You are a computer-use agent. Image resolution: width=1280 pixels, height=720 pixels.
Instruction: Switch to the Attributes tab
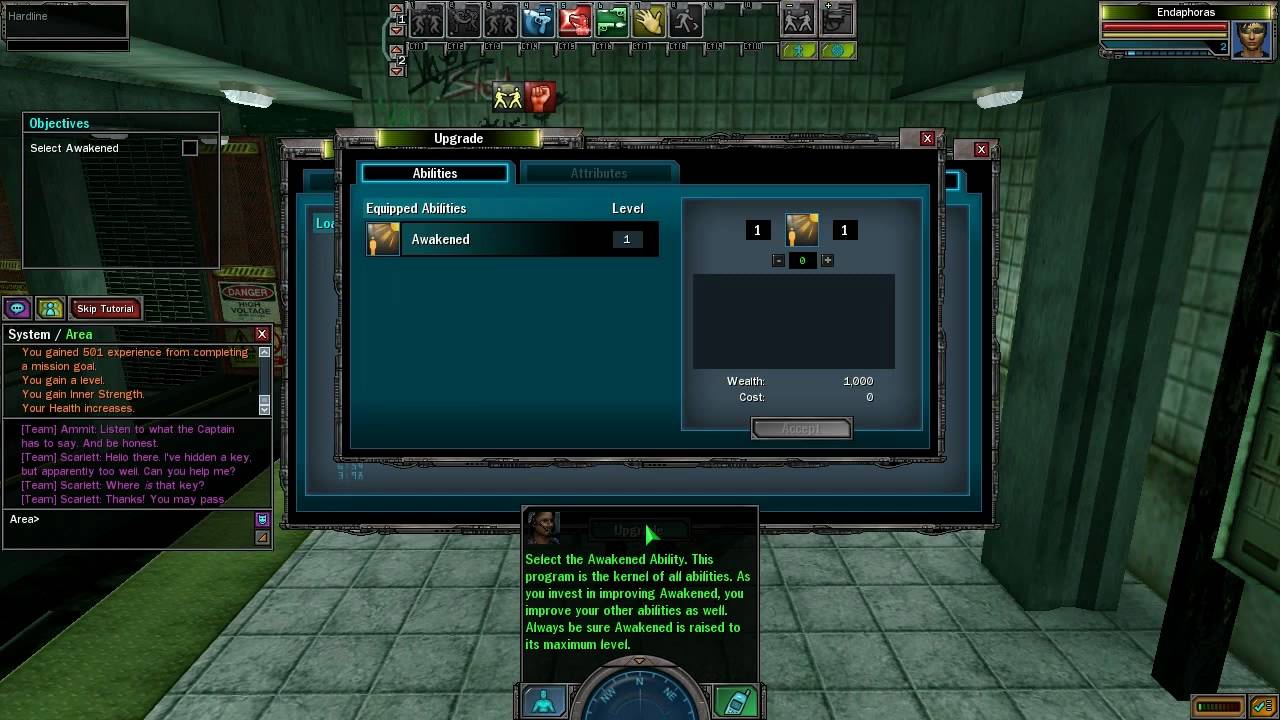pos(599,173)
